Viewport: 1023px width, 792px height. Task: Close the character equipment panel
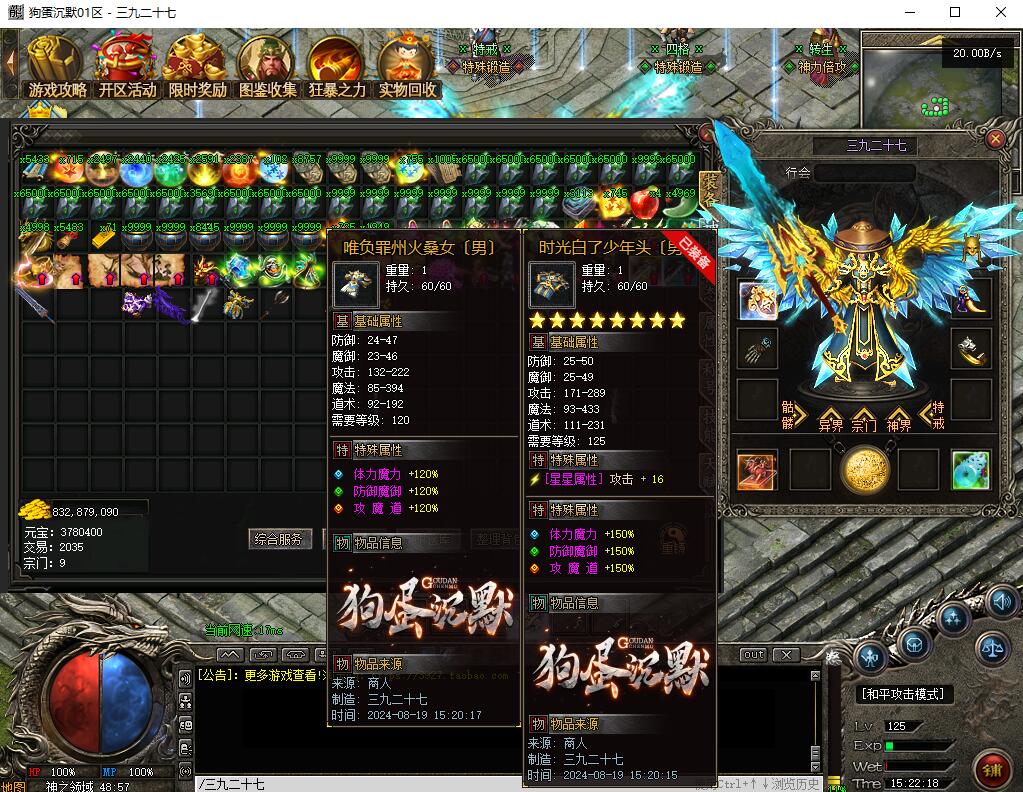point(995,141)
